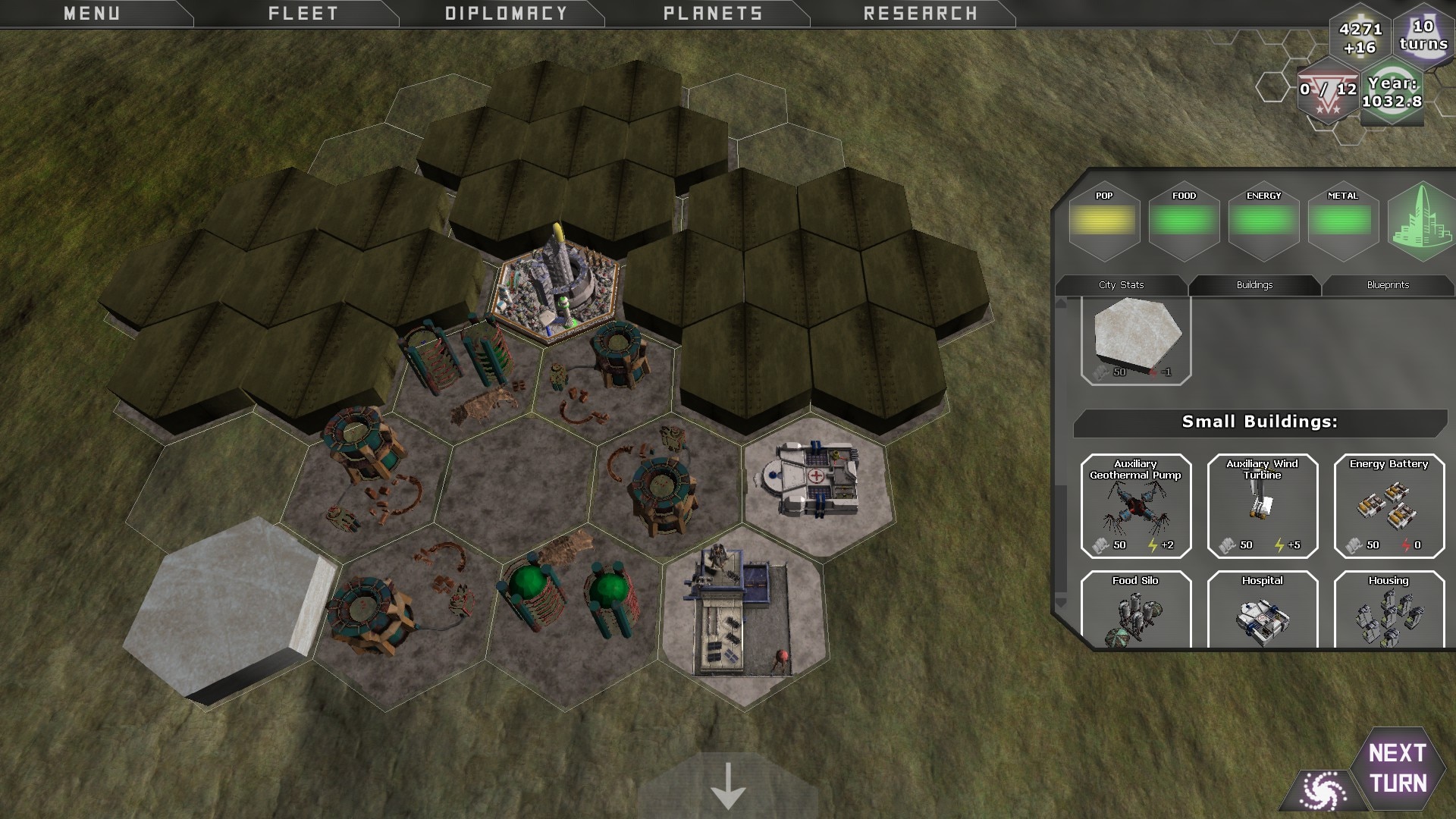Screen dimensions: 1456x819
Task: Click the down arrow at screen bottom
Action: point(728,786)
